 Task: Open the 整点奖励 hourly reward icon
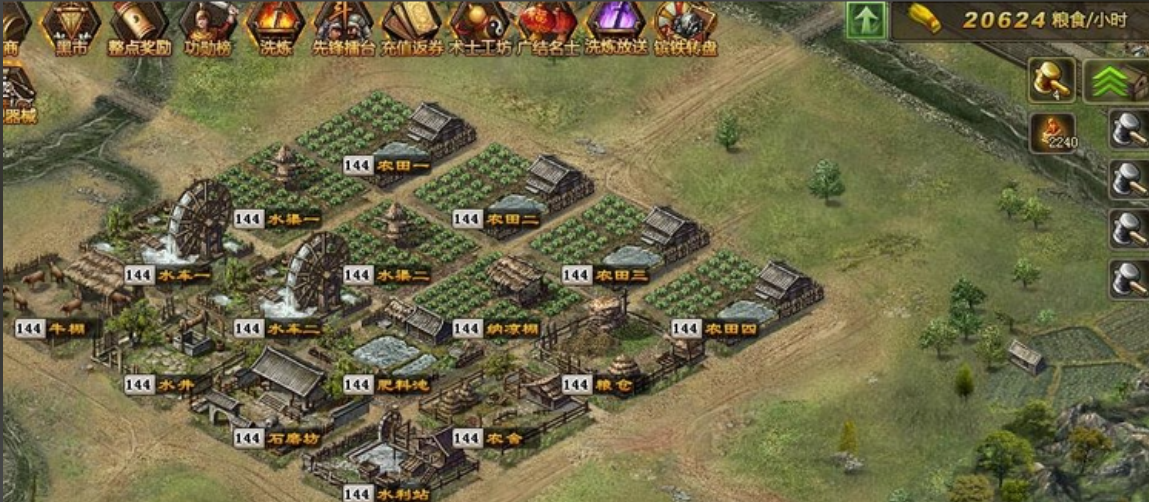(x=137, y=25)
